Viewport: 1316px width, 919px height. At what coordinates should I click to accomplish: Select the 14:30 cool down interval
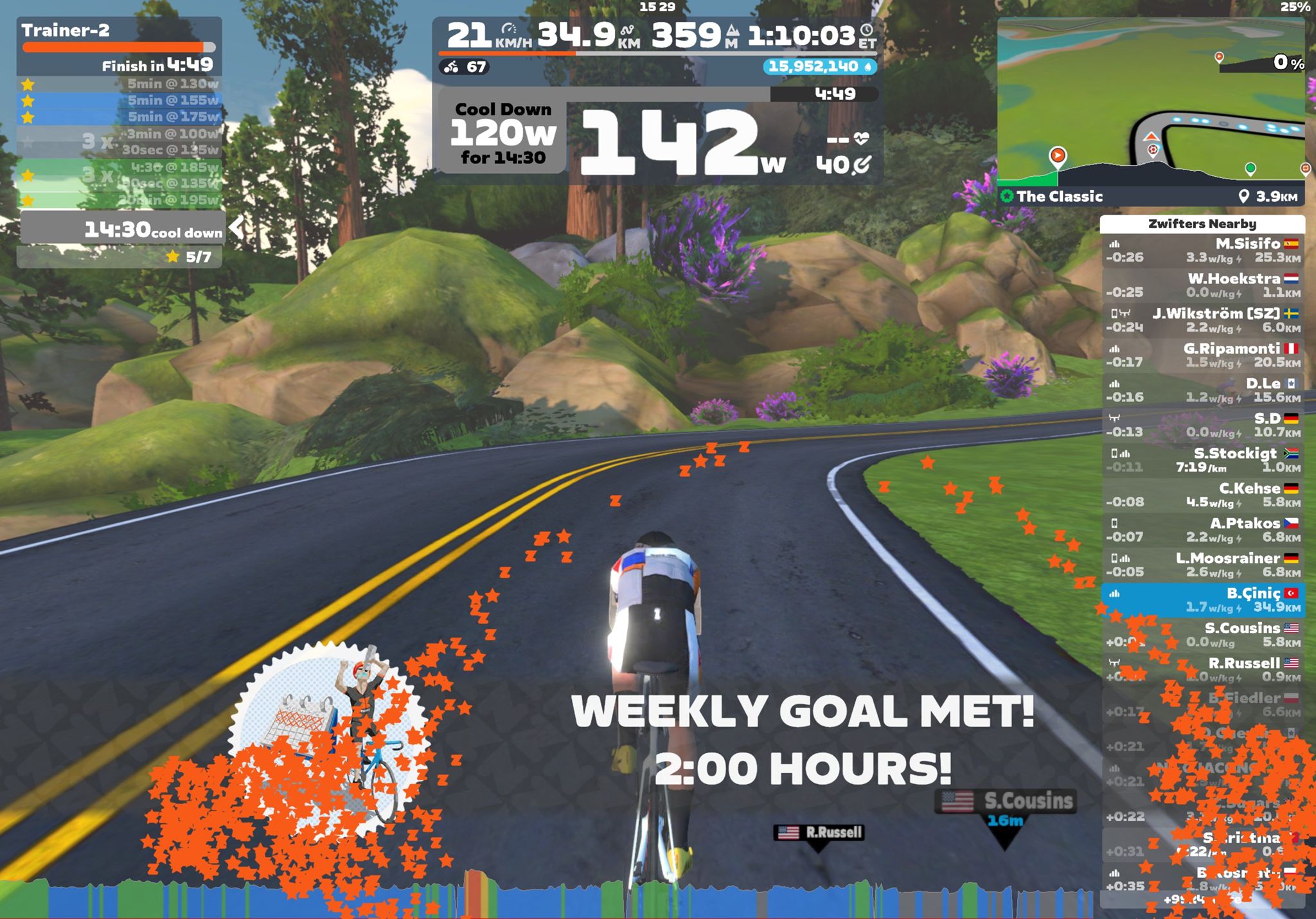pos(122,229)
